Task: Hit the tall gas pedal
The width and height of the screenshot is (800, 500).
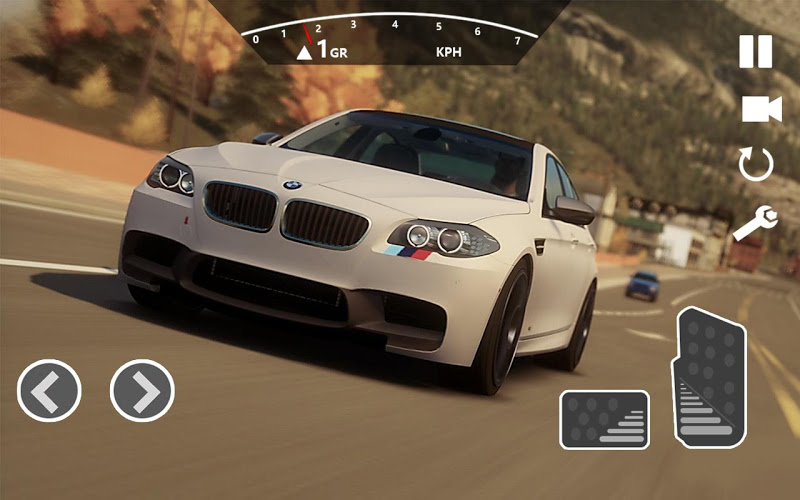Action: [x=712, y=378]
